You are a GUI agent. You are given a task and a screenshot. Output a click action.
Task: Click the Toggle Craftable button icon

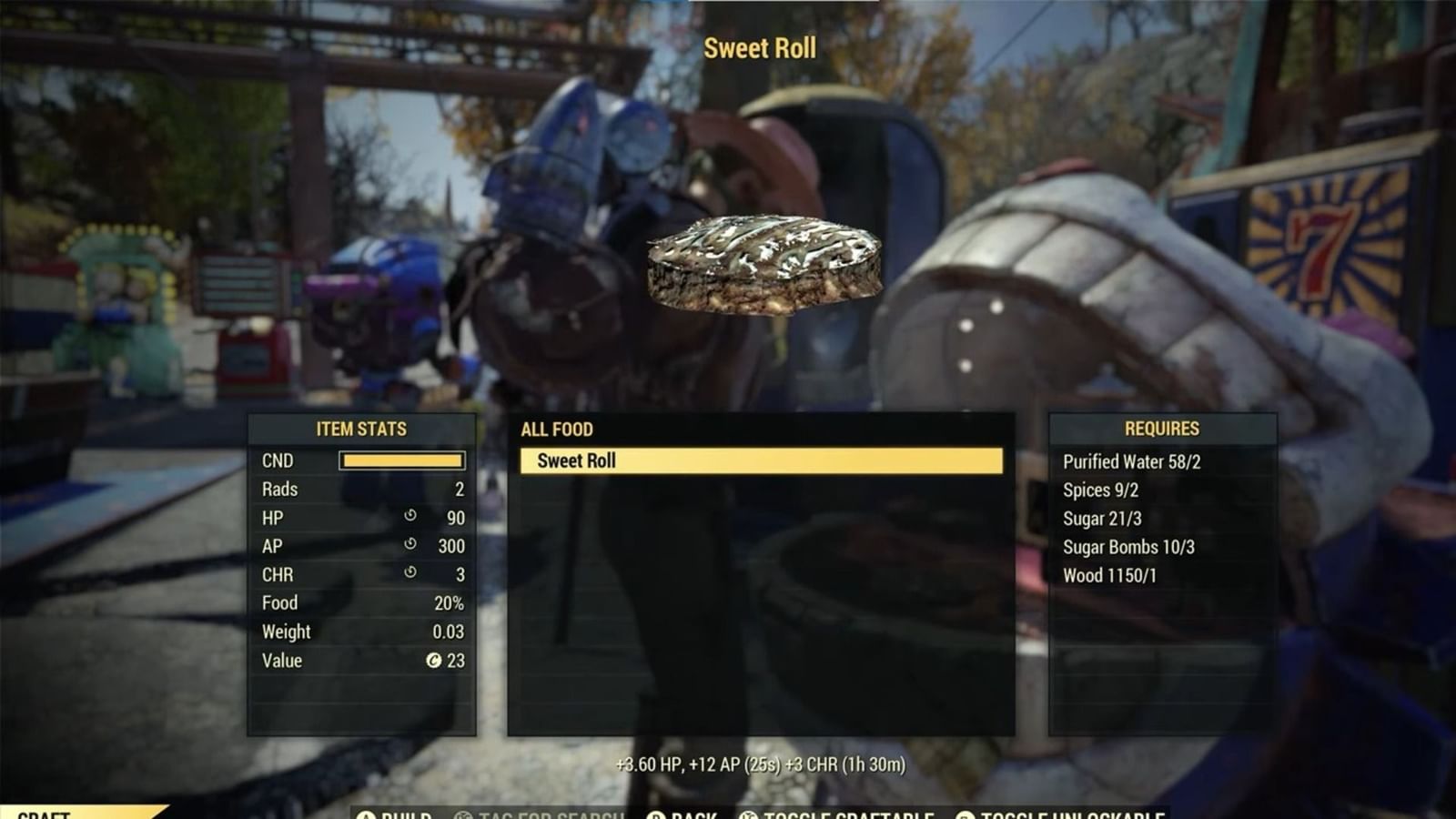coord(749,816)
